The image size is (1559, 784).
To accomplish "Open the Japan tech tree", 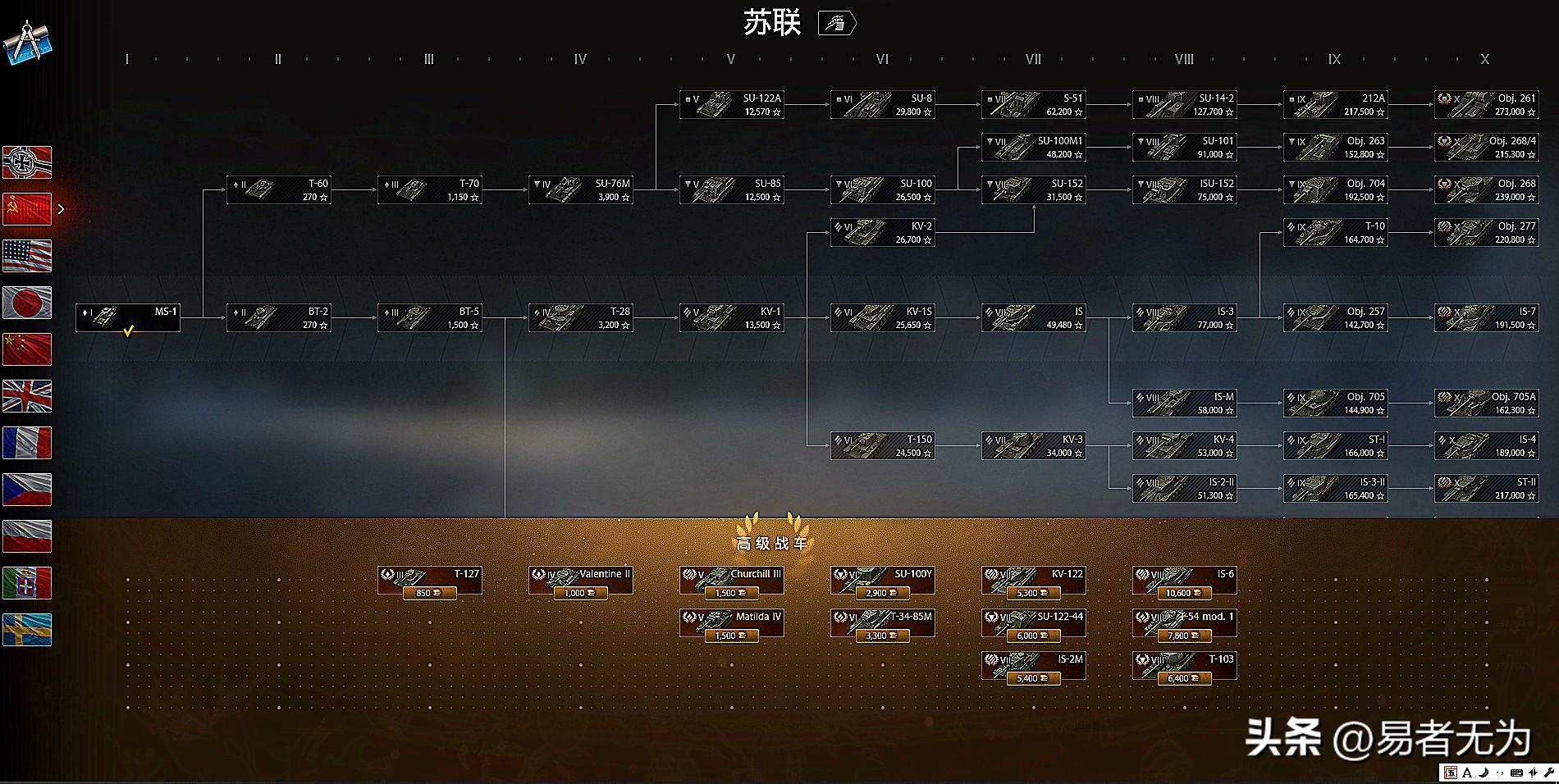I will 27,303.
